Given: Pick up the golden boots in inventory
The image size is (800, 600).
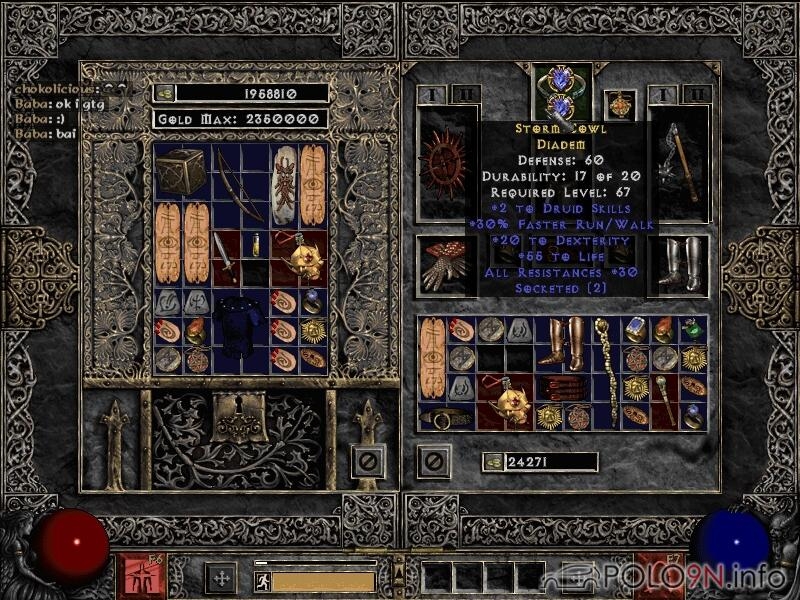Looking at the screenshot, I should (548, 343).
